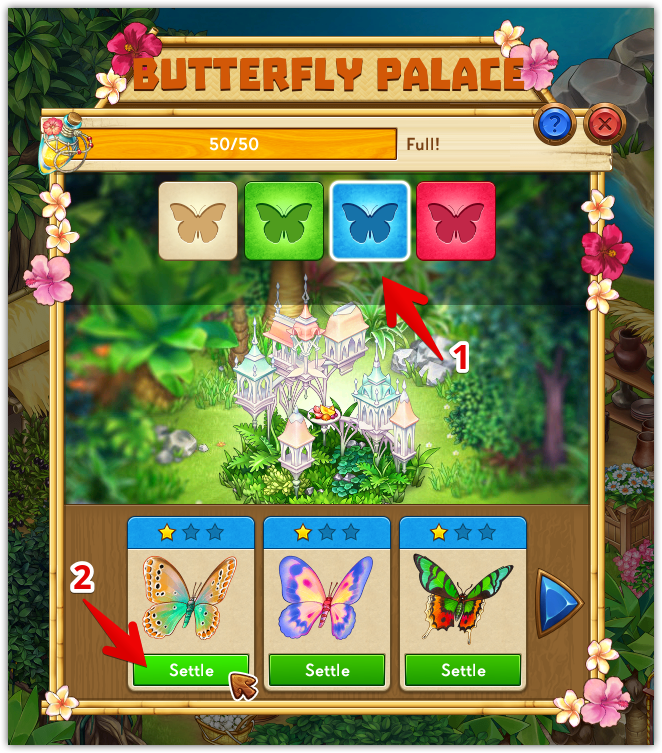Select the orange-spotted teal butterfly card

click(191, 597)
